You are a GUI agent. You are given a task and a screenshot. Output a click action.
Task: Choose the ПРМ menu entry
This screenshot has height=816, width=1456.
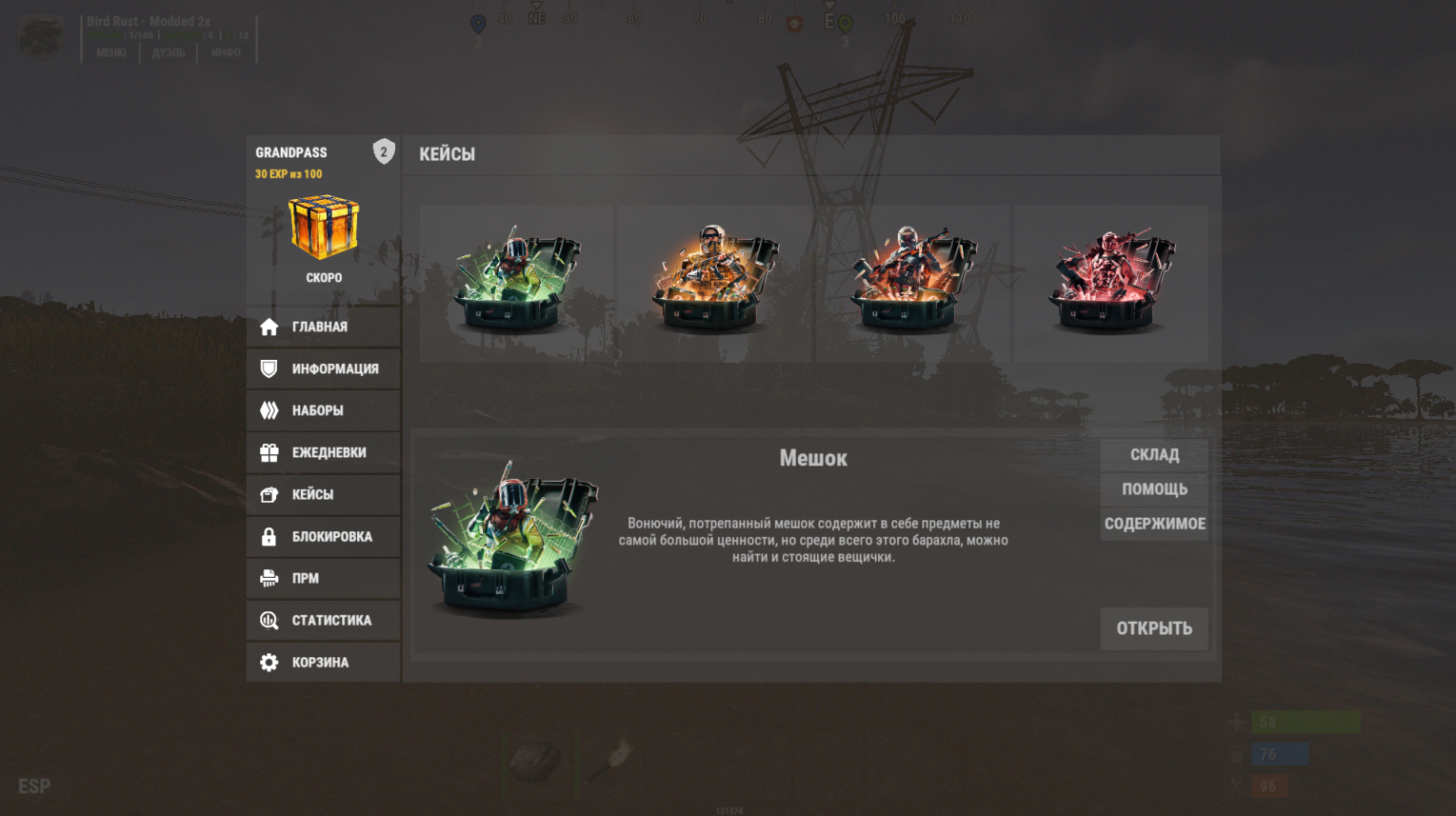pos(323,578)
